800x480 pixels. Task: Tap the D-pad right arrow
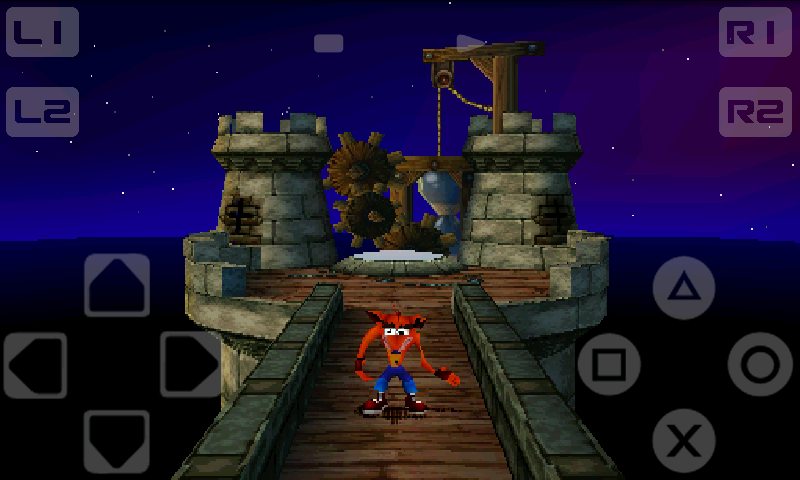click(x=190, y=365)
